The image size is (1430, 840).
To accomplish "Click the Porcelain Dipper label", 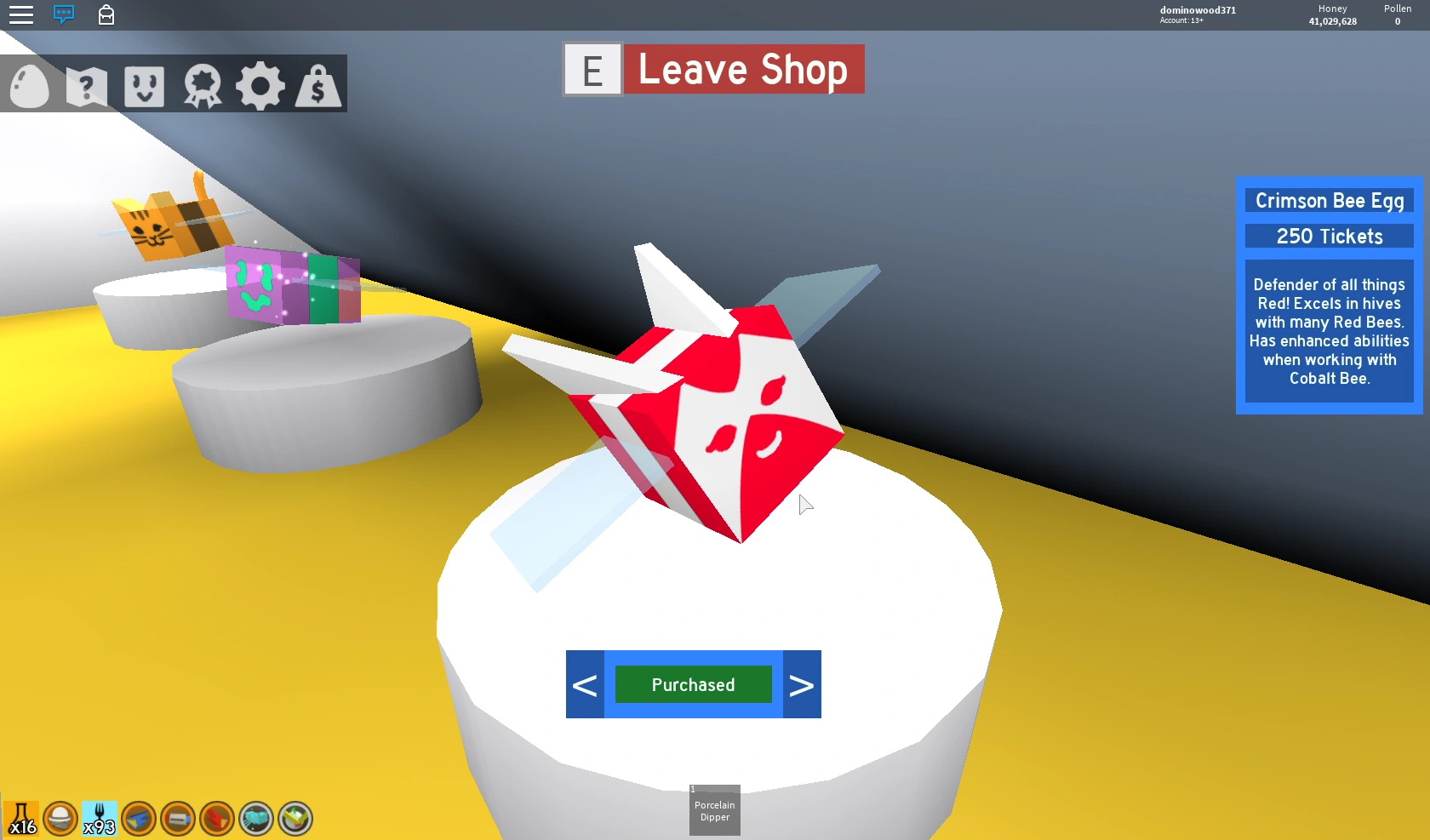I will 714,809.
